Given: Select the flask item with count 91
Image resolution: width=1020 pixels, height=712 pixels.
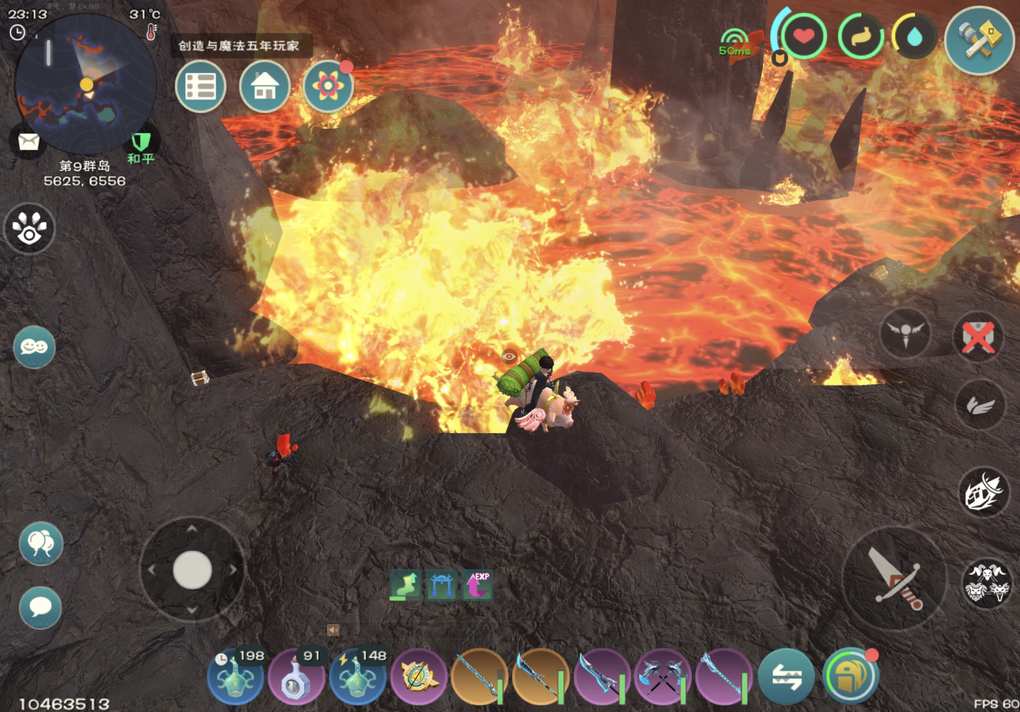Looking at the screenshot, I should click(x=297, y=677).
